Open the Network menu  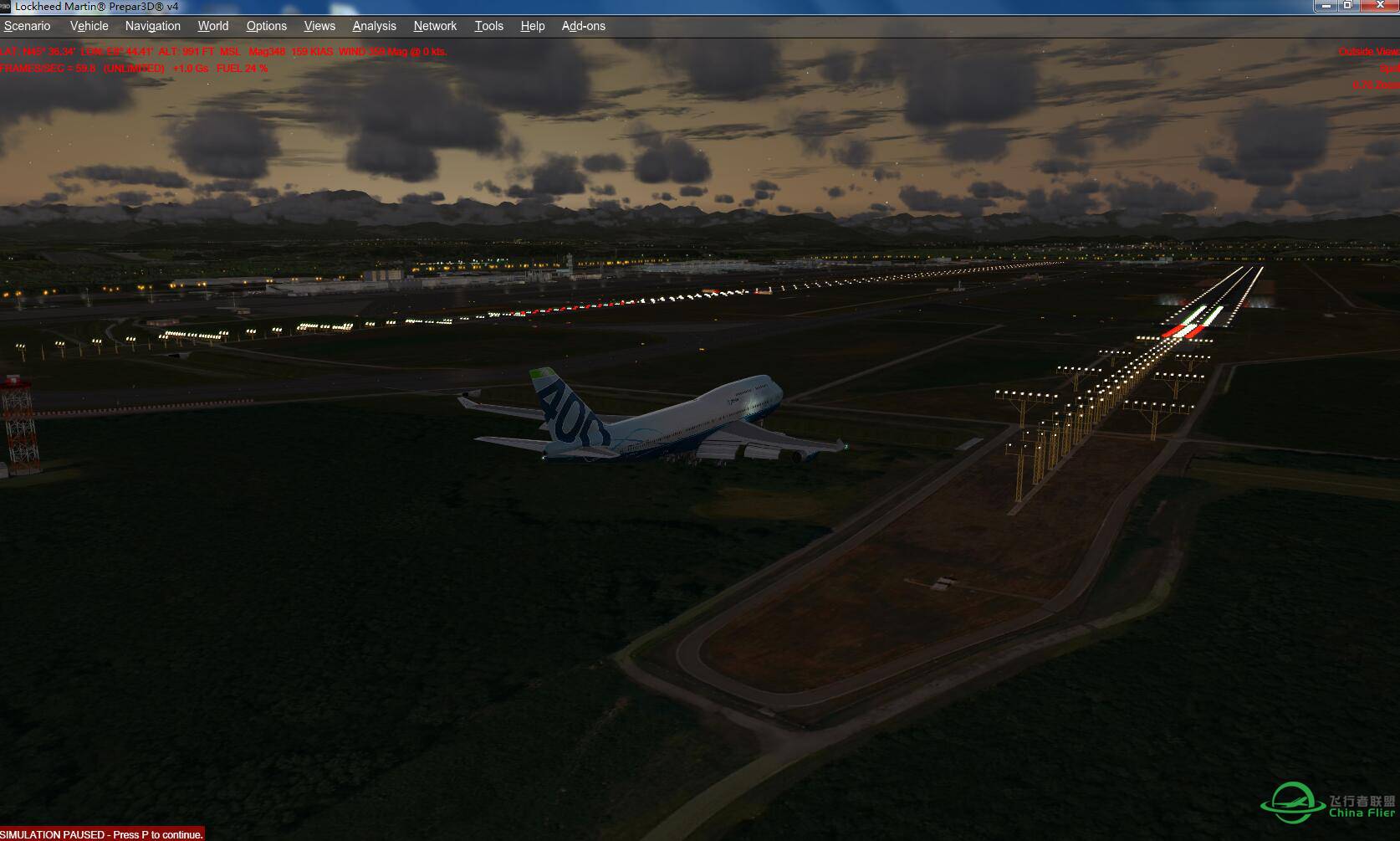(436, 26)
